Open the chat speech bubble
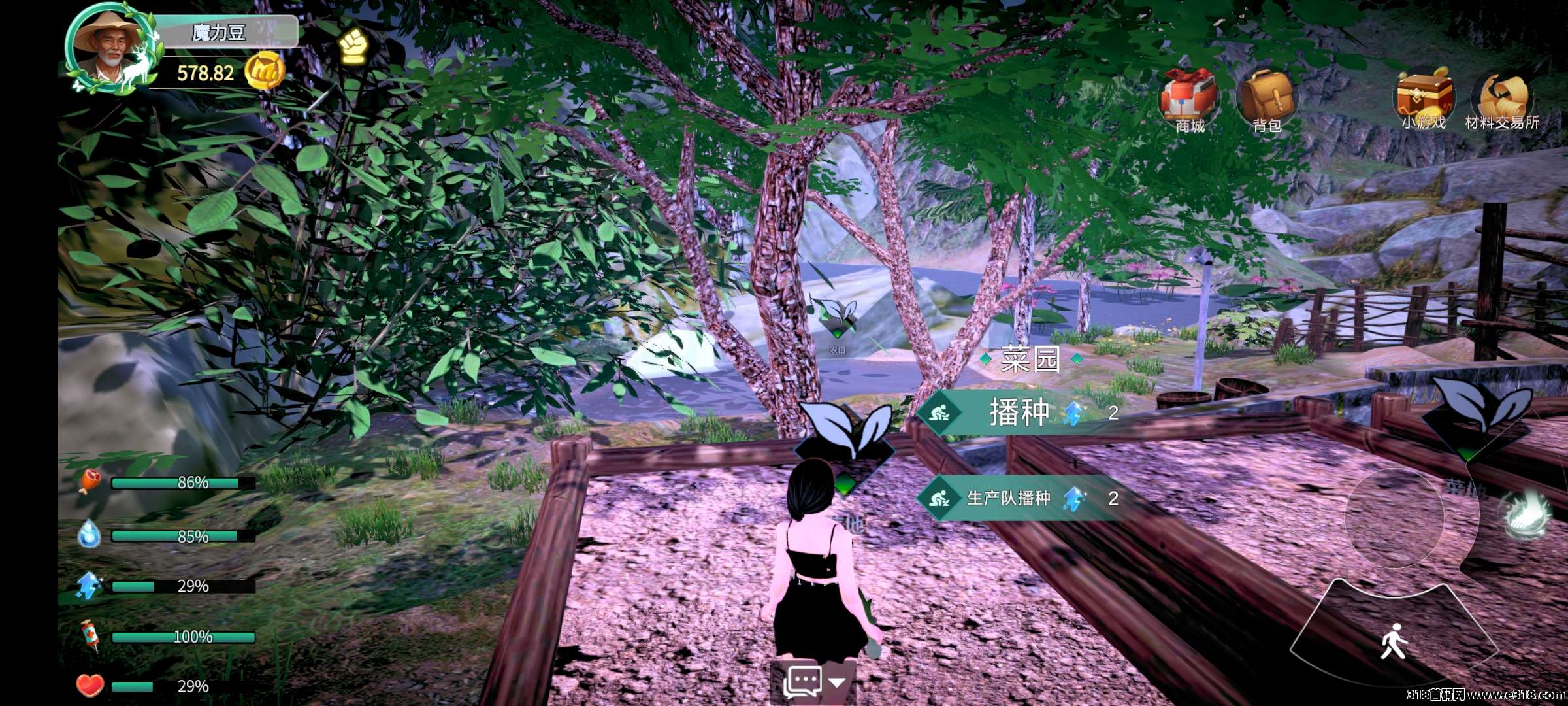 coord(802,682)
